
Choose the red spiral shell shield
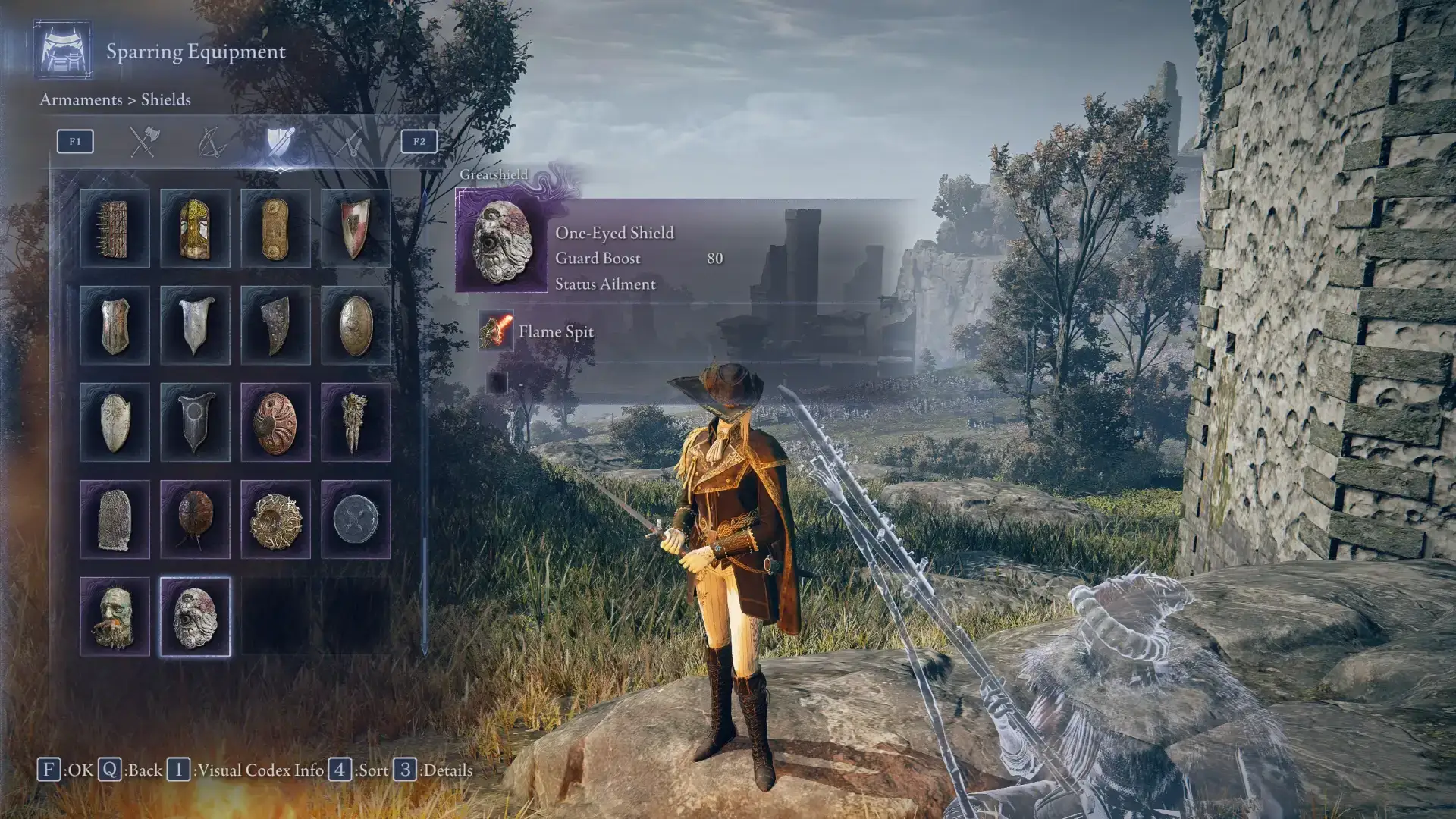(x=275, y=422)
